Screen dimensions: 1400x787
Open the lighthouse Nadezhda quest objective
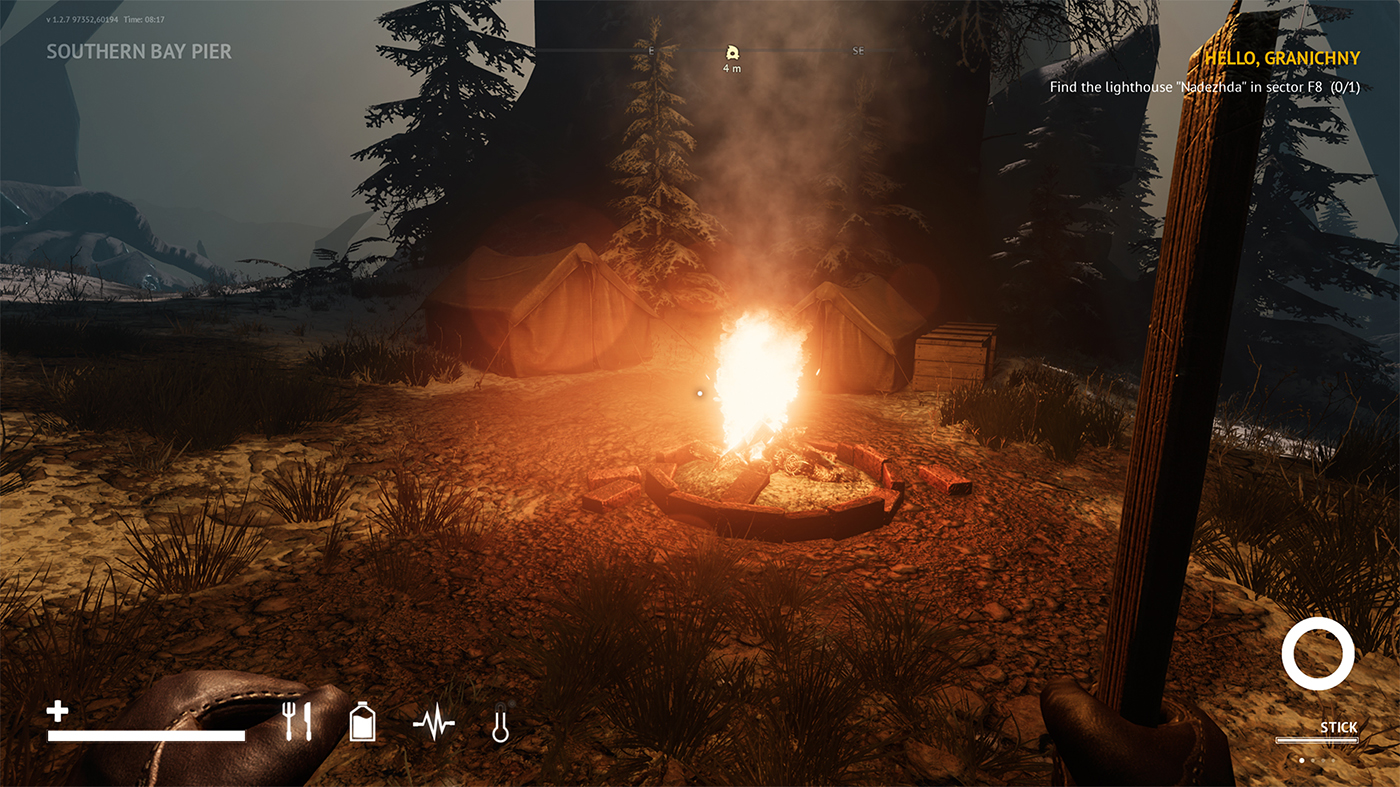tap(1204, 88)
